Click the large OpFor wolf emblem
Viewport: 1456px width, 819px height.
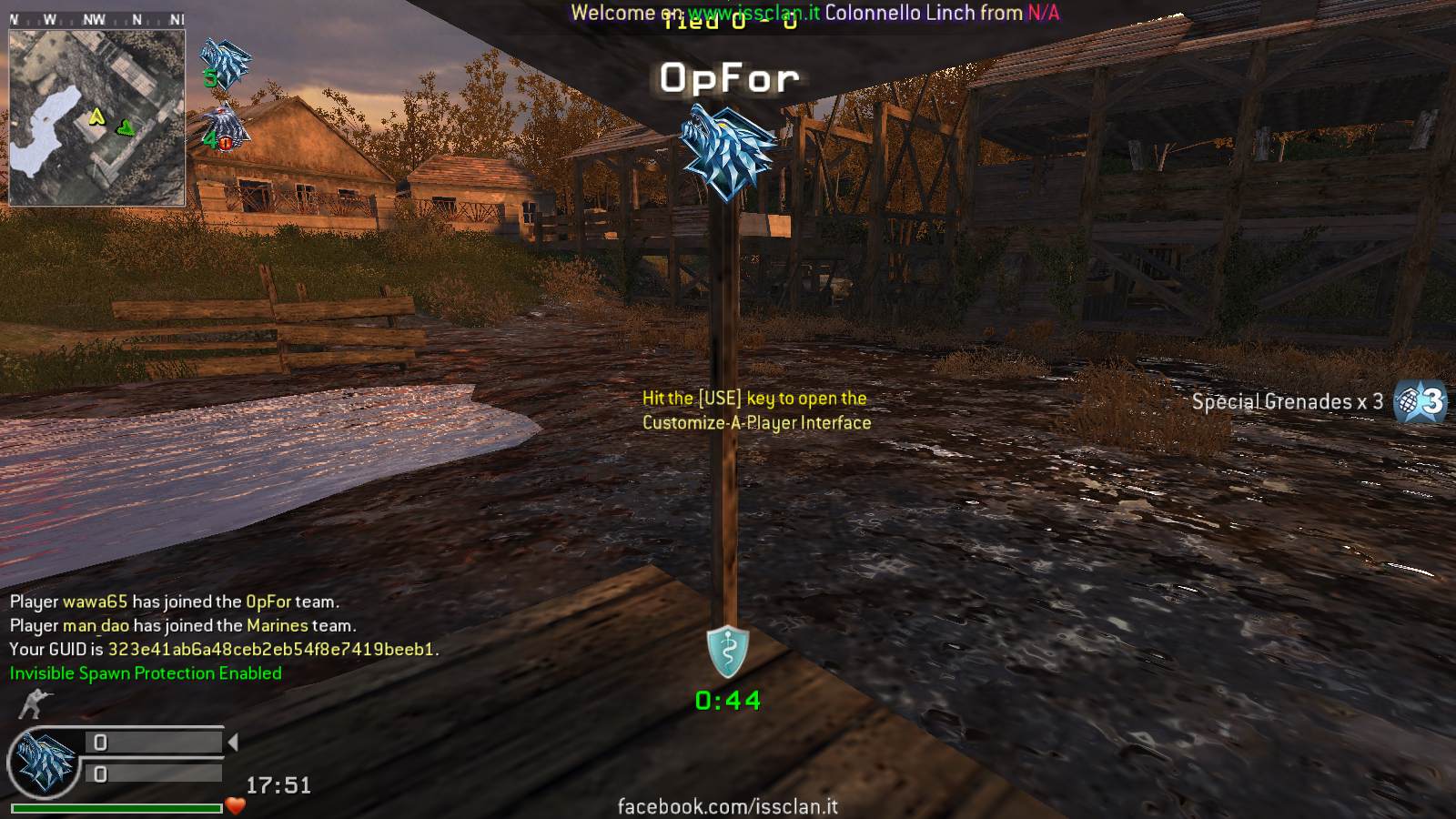tap(728, 152)
